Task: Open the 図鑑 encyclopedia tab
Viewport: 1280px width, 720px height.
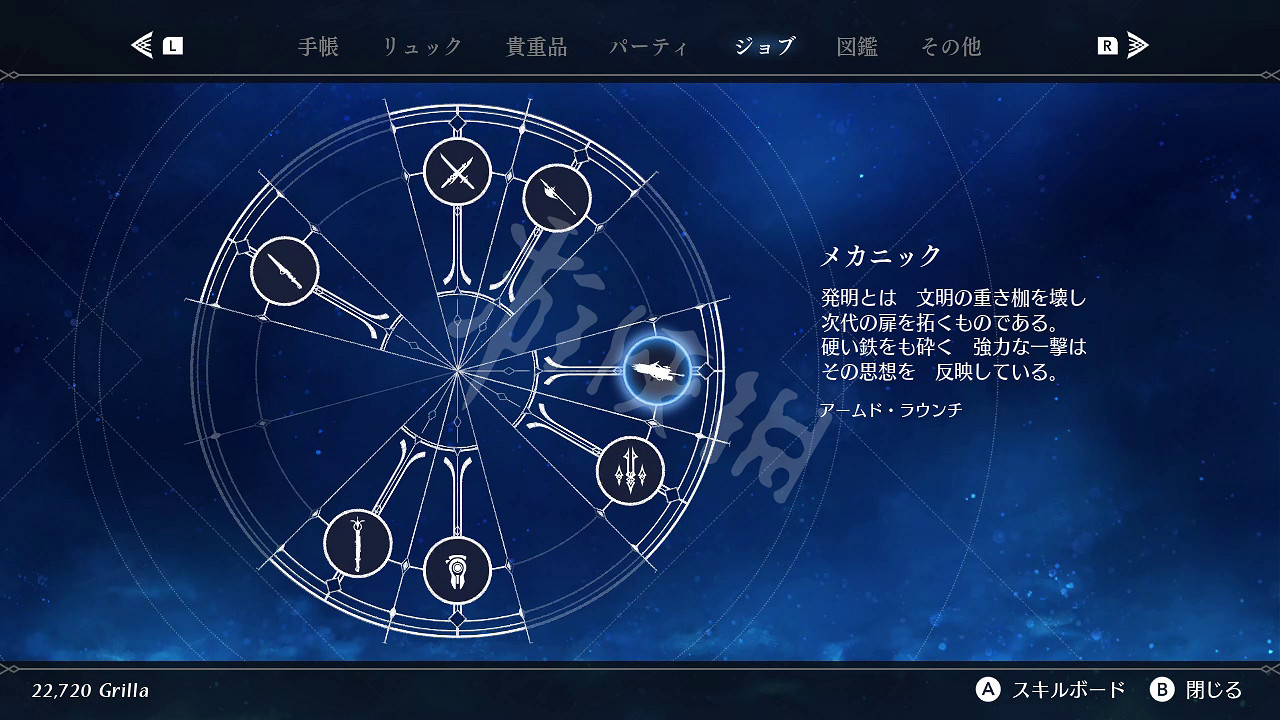Action: point(858,45)
